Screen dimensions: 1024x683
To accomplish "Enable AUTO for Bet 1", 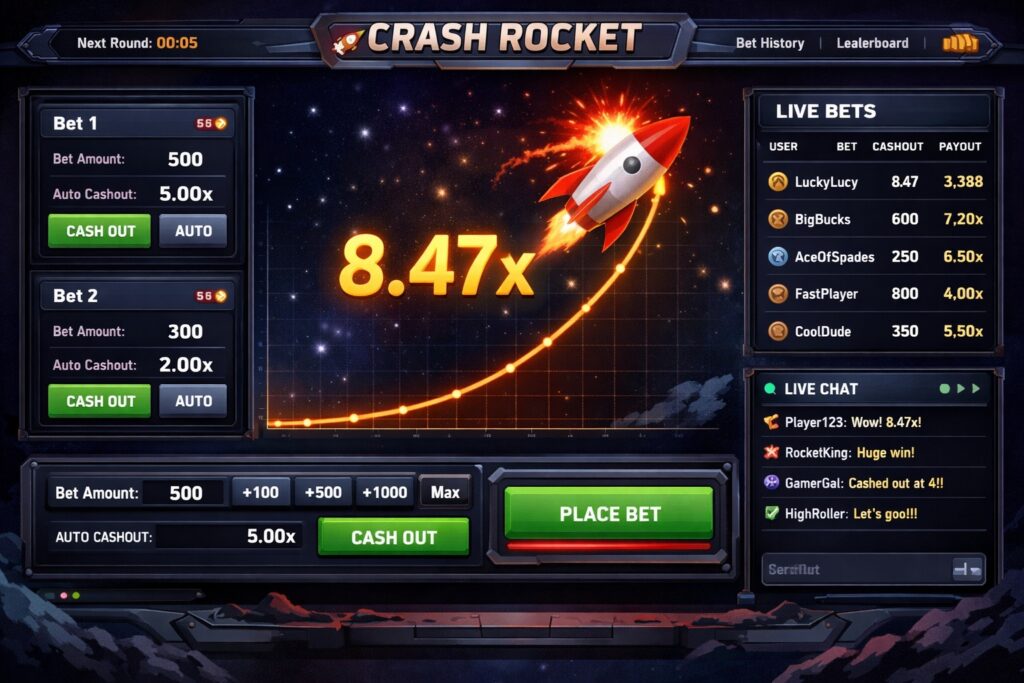I will click(x=193, y=231).
